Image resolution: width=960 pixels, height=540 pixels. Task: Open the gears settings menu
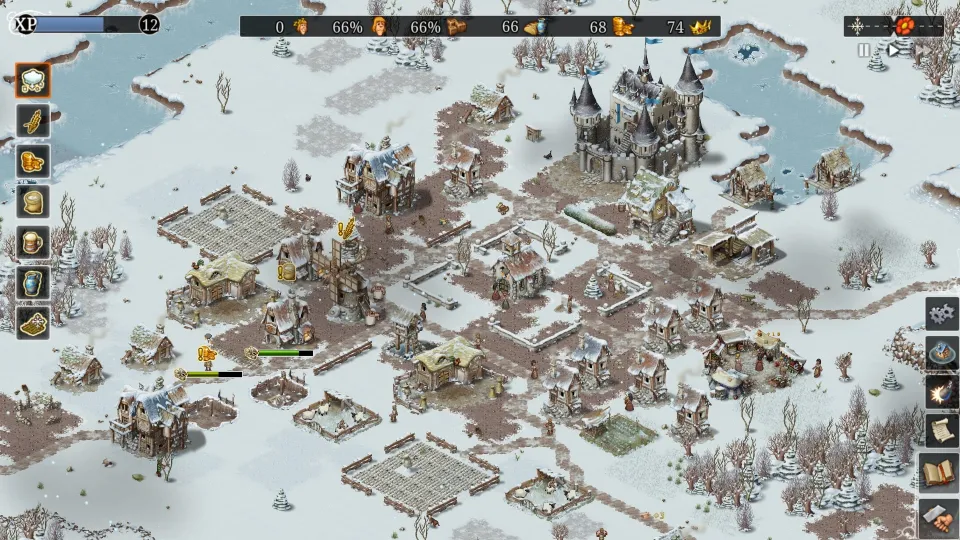click(941, 314)
